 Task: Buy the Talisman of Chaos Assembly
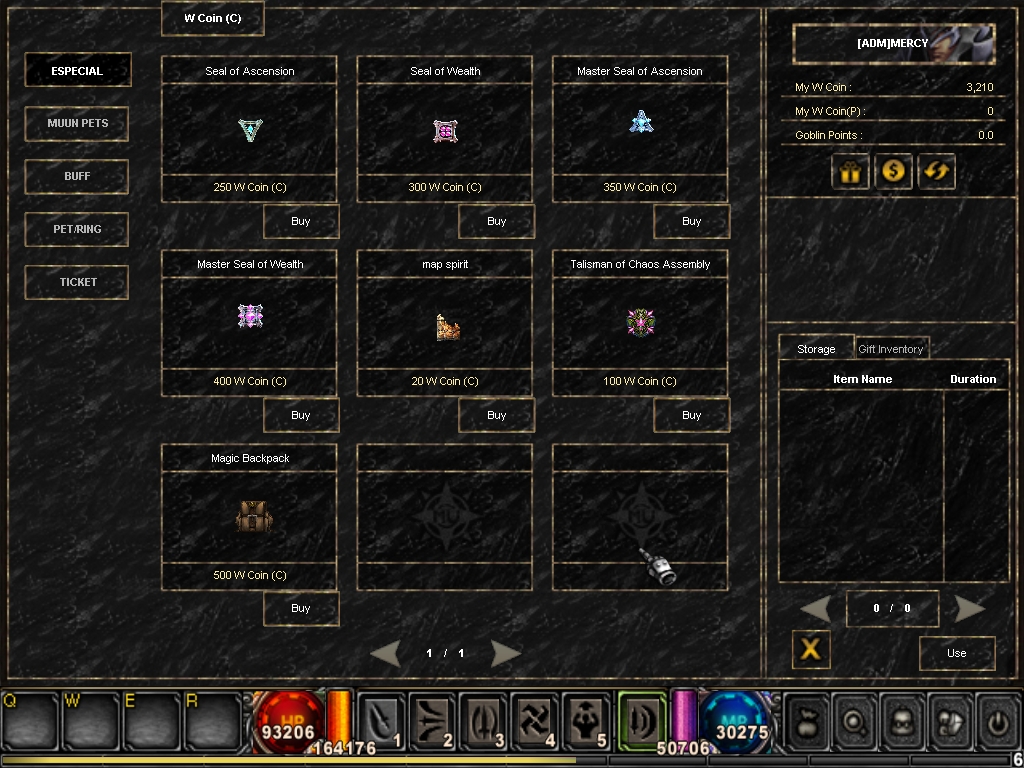[691, 415]
